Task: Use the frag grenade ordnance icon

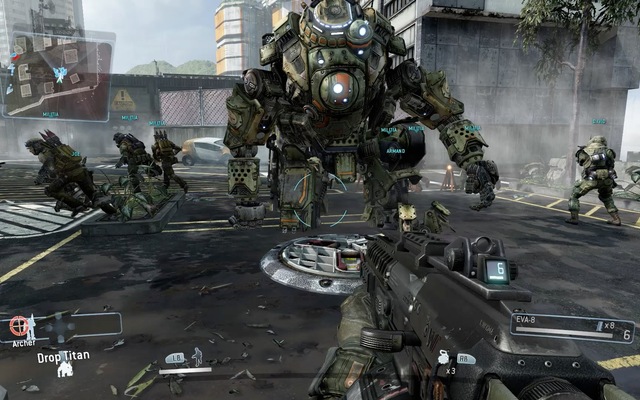Action: click(443, 357)
